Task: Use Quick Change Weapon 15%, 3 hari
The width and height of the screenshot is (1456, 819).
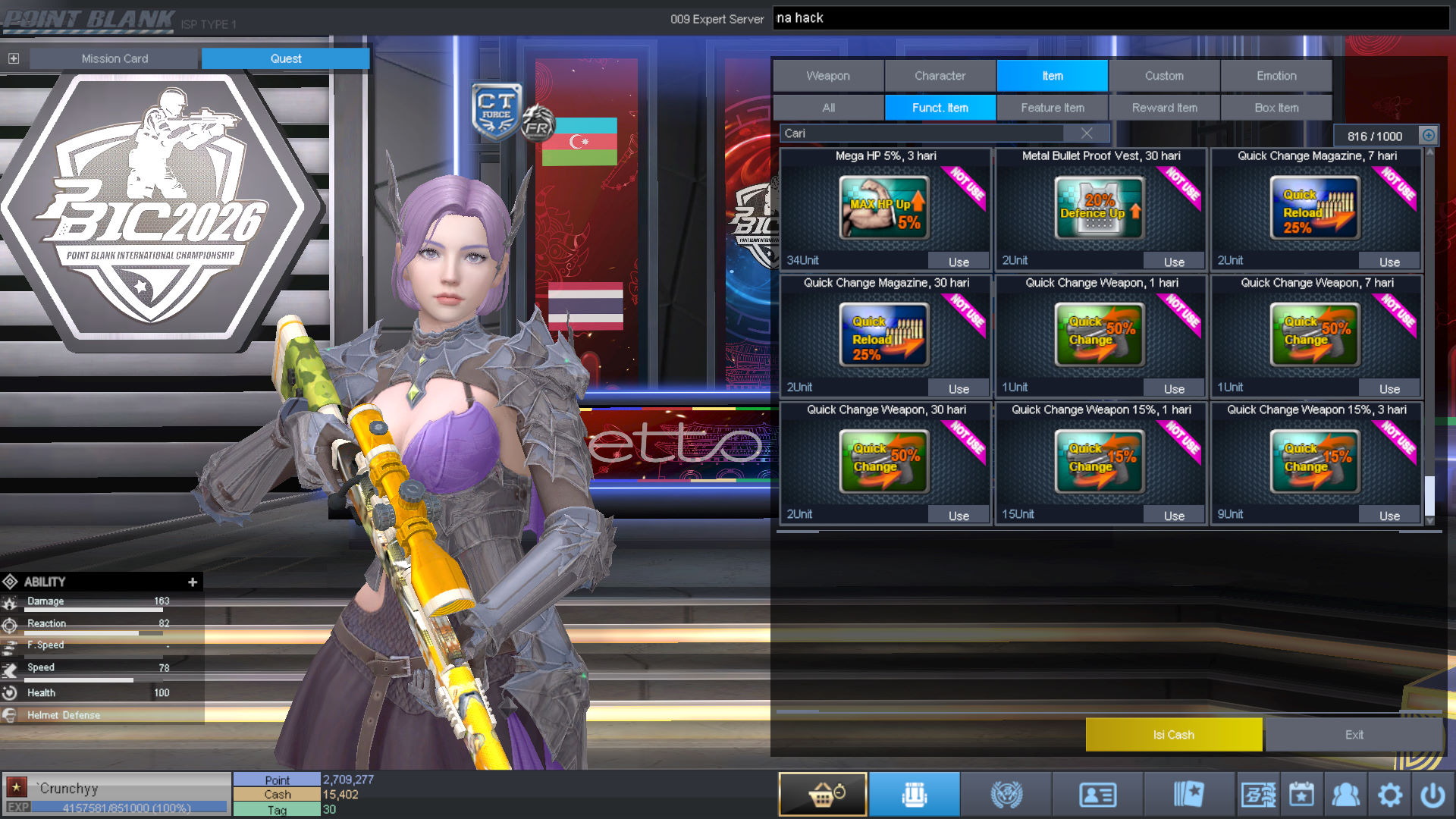Action: (x=1389, y=516)
